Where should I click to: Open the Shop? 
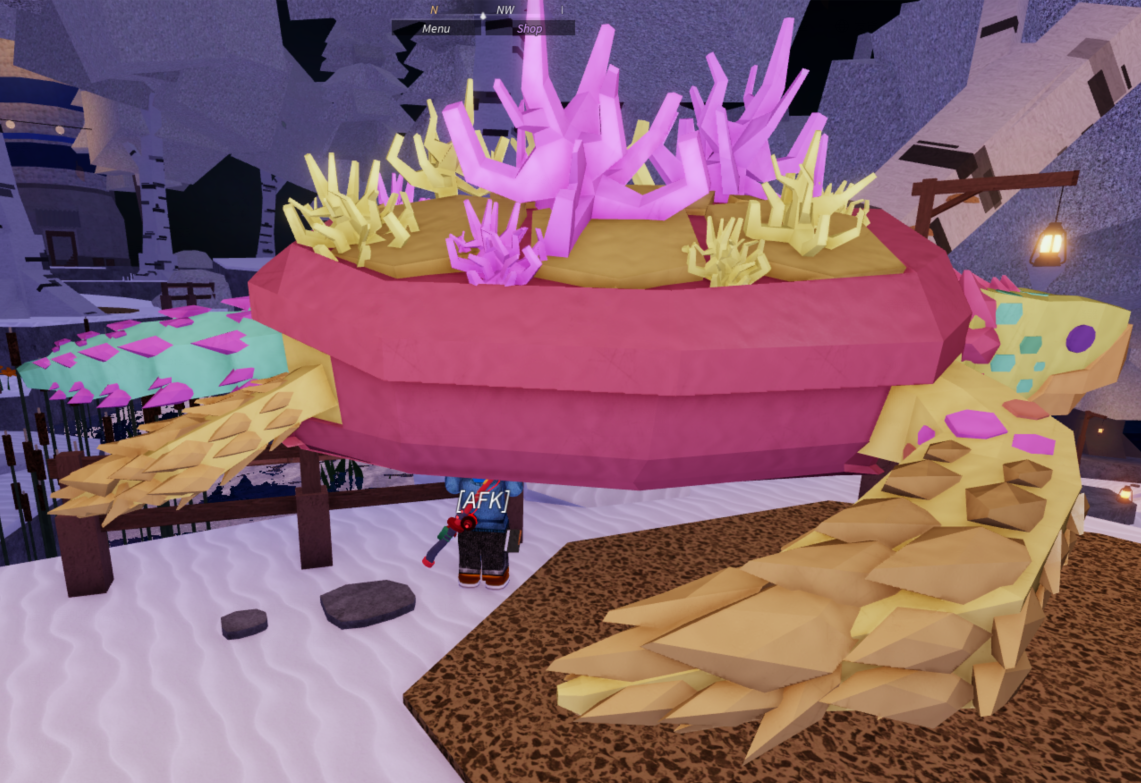530,28
